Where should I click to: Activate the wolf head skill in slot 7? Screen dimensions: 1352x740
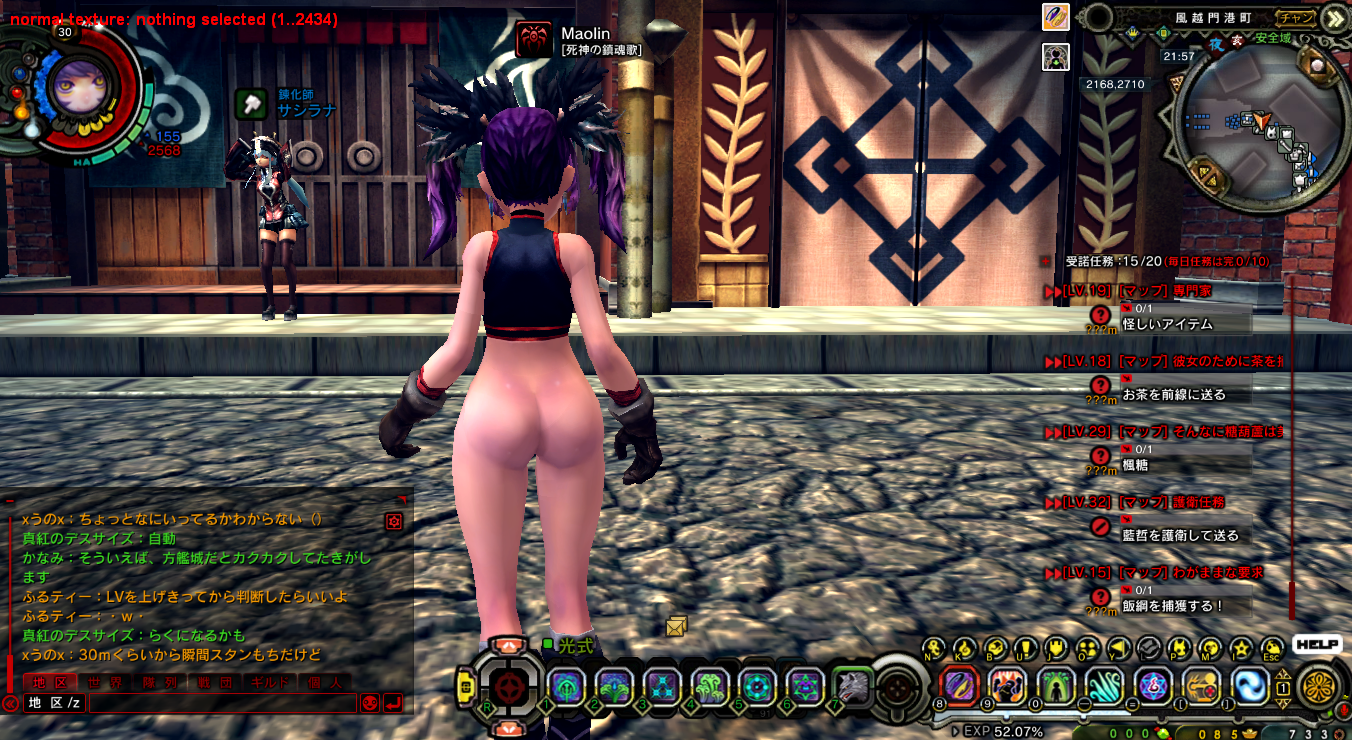click(x=852, y=687)
